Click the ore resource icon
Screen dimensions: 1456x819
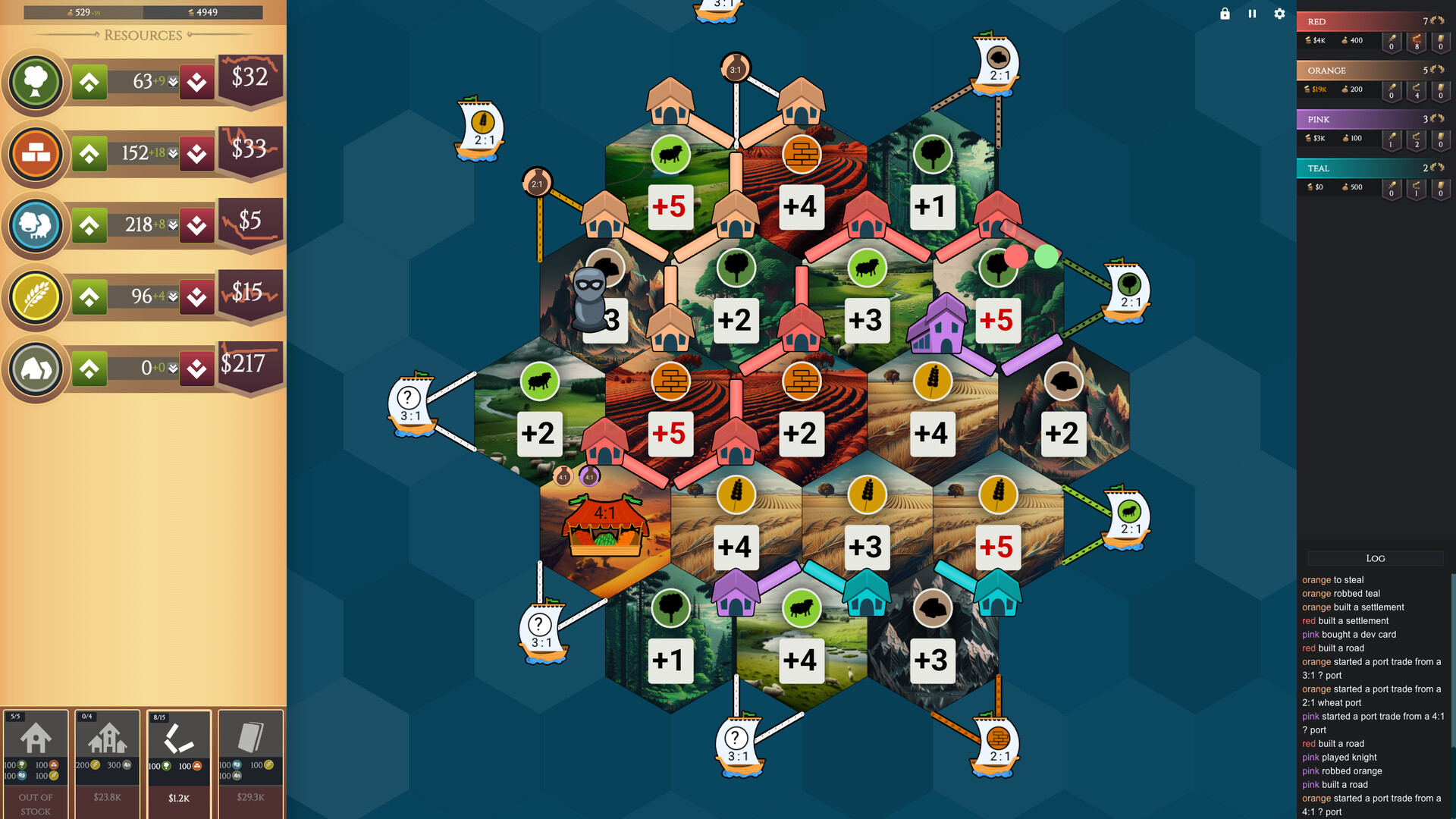(x=35, y=369)
